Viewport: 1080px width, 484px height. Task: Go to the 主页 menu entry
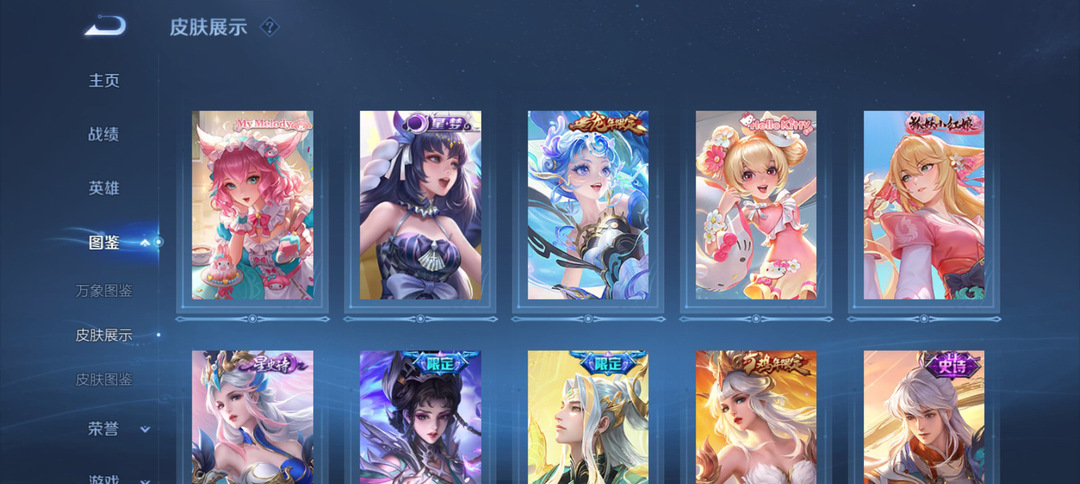(104, 81)
